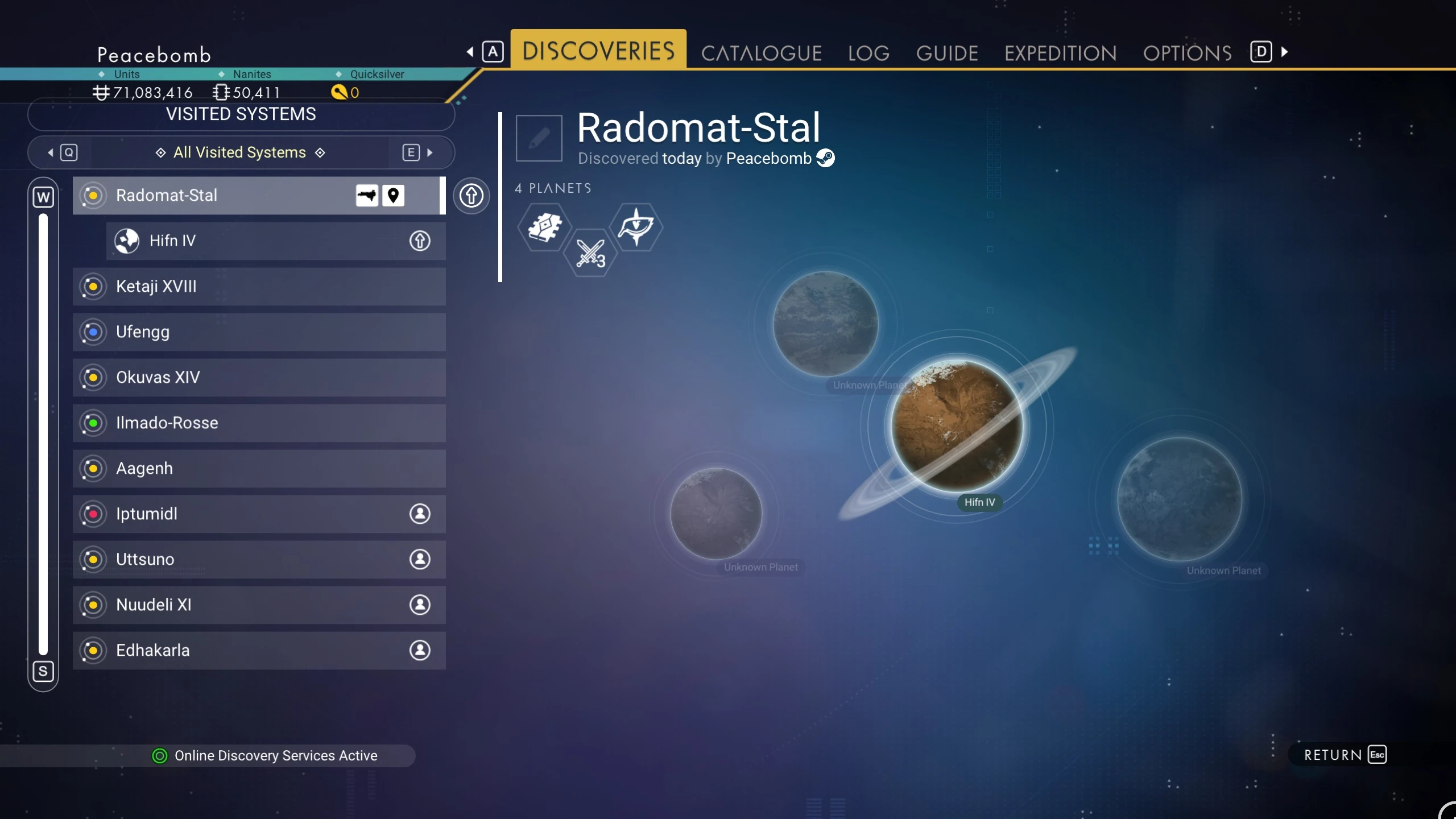
Task: Cycle to the next visited systems filter
Action: pyautogui.click(x=418, y=152)
